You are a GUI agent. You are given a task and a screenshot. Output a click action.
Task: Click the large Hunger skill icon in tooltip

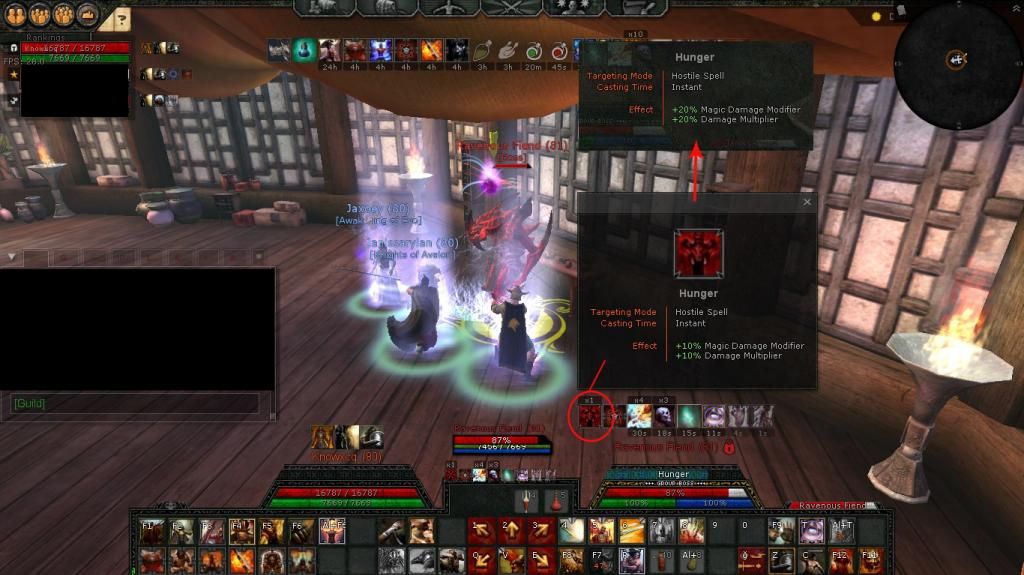pyautogui.click(x=697, y=253)
